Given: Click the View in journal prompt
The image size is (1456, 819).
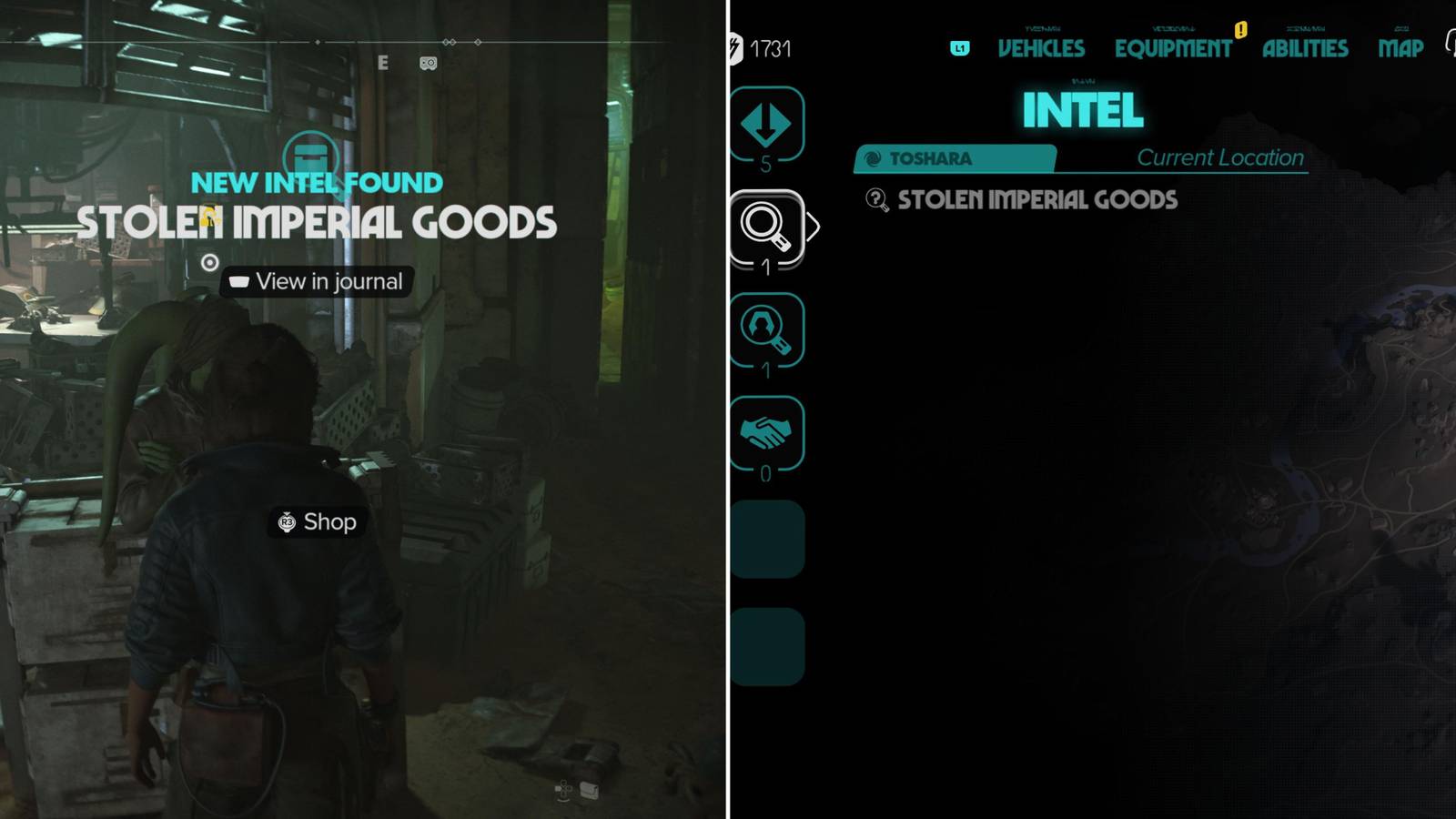Looking at the screenshot, I should [317, 280].
